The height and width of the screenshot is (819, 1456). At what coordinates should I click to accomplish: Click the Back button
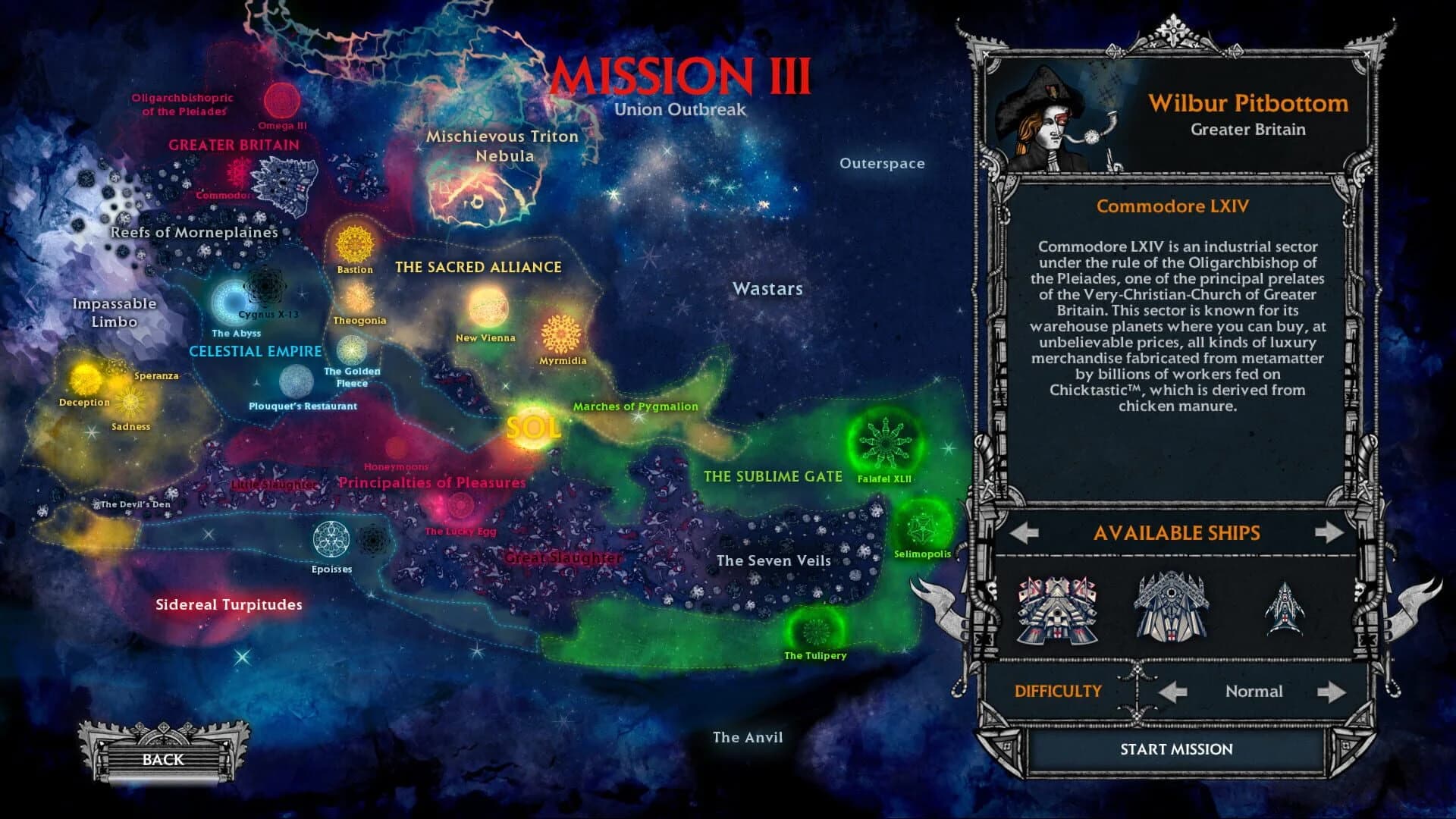click(x=162, y=760)
